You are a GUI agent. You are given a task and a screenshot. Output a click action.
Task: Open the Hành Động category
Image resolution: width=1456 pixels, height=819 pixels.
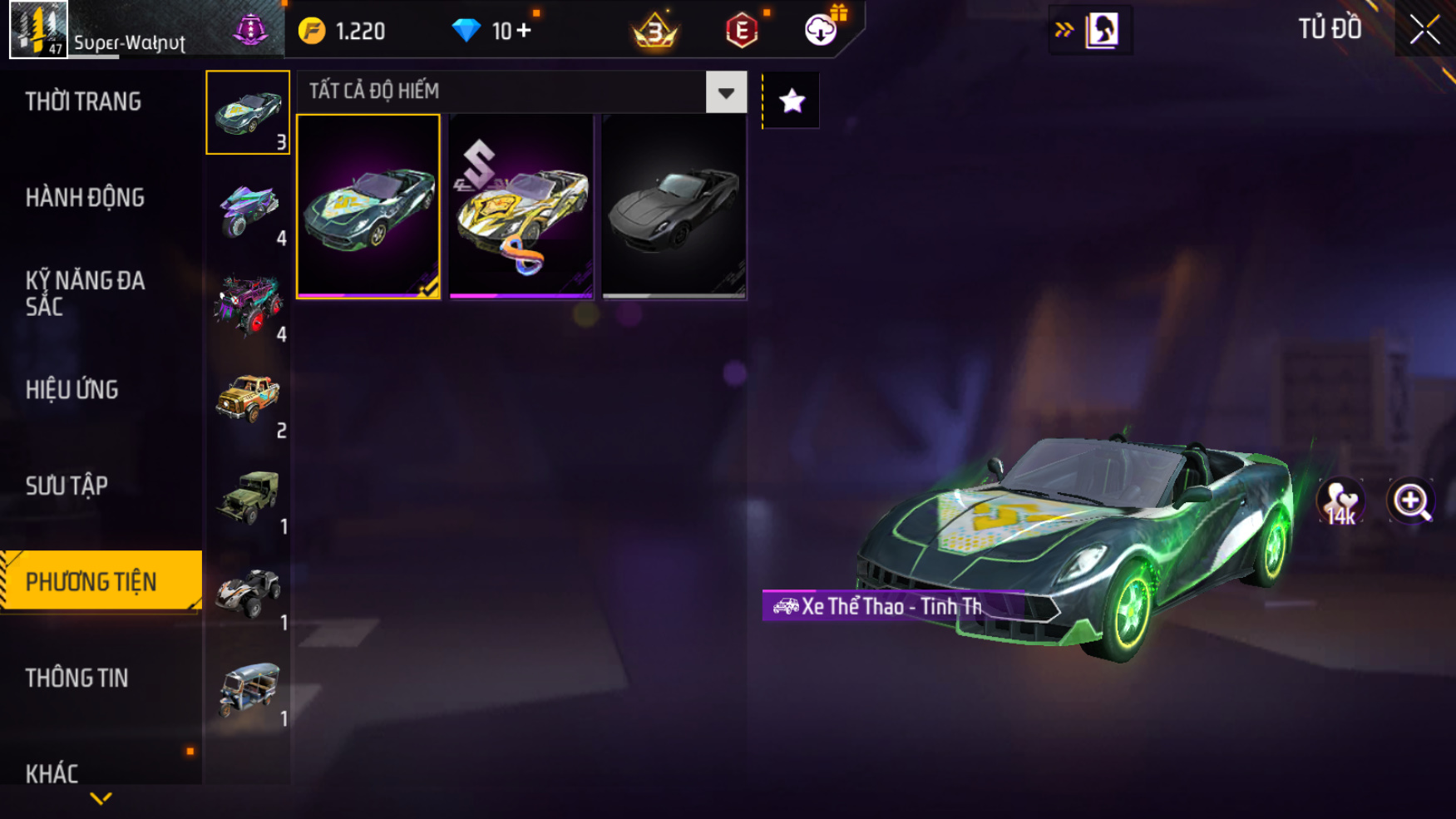pos(85,198)
